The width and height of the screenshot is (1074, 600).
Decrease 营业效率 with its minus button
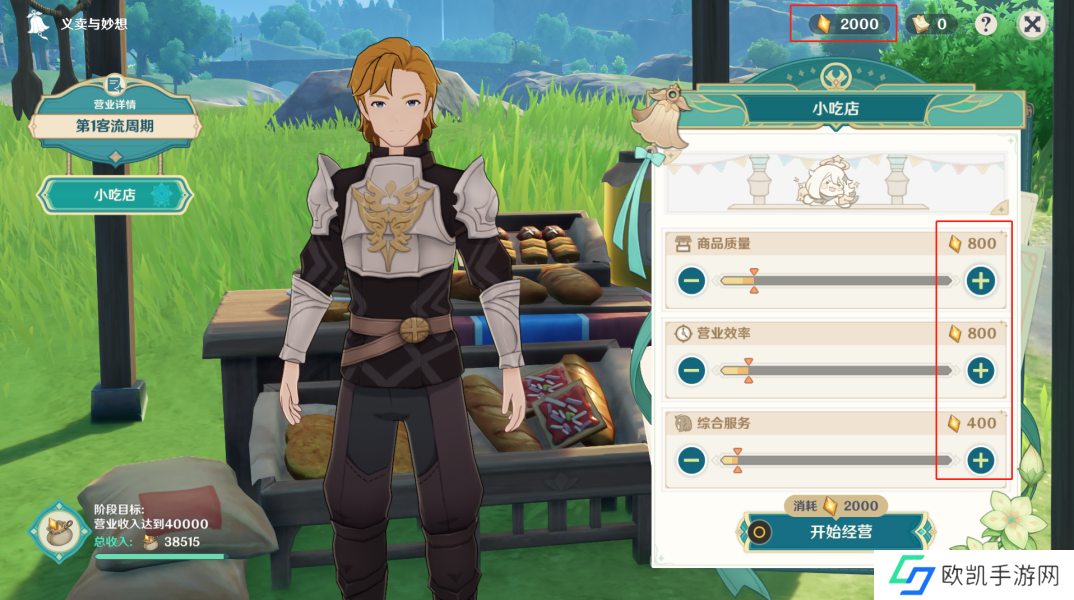coord(691,371)
